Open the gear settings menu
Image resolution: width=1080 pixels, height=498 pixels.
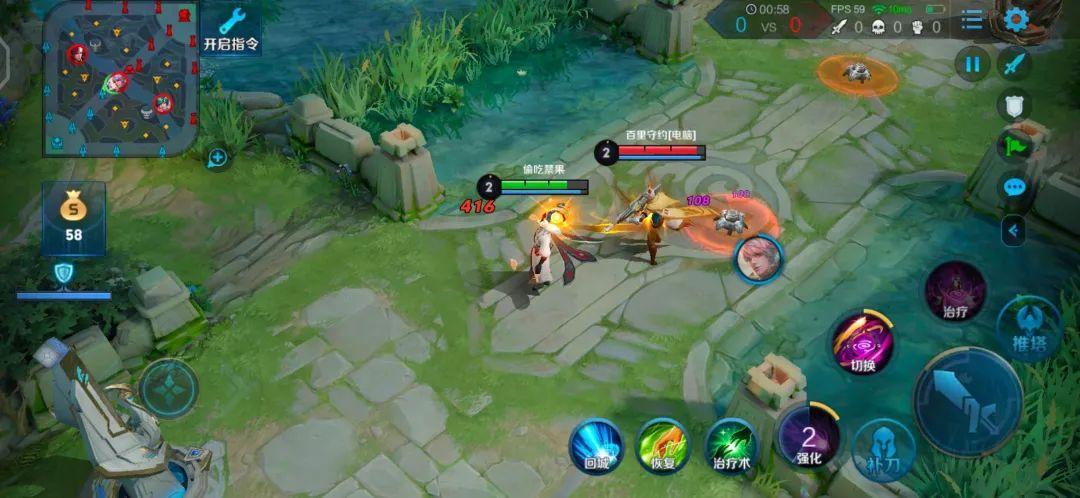pyautogui.click(x=1017, y=19)
